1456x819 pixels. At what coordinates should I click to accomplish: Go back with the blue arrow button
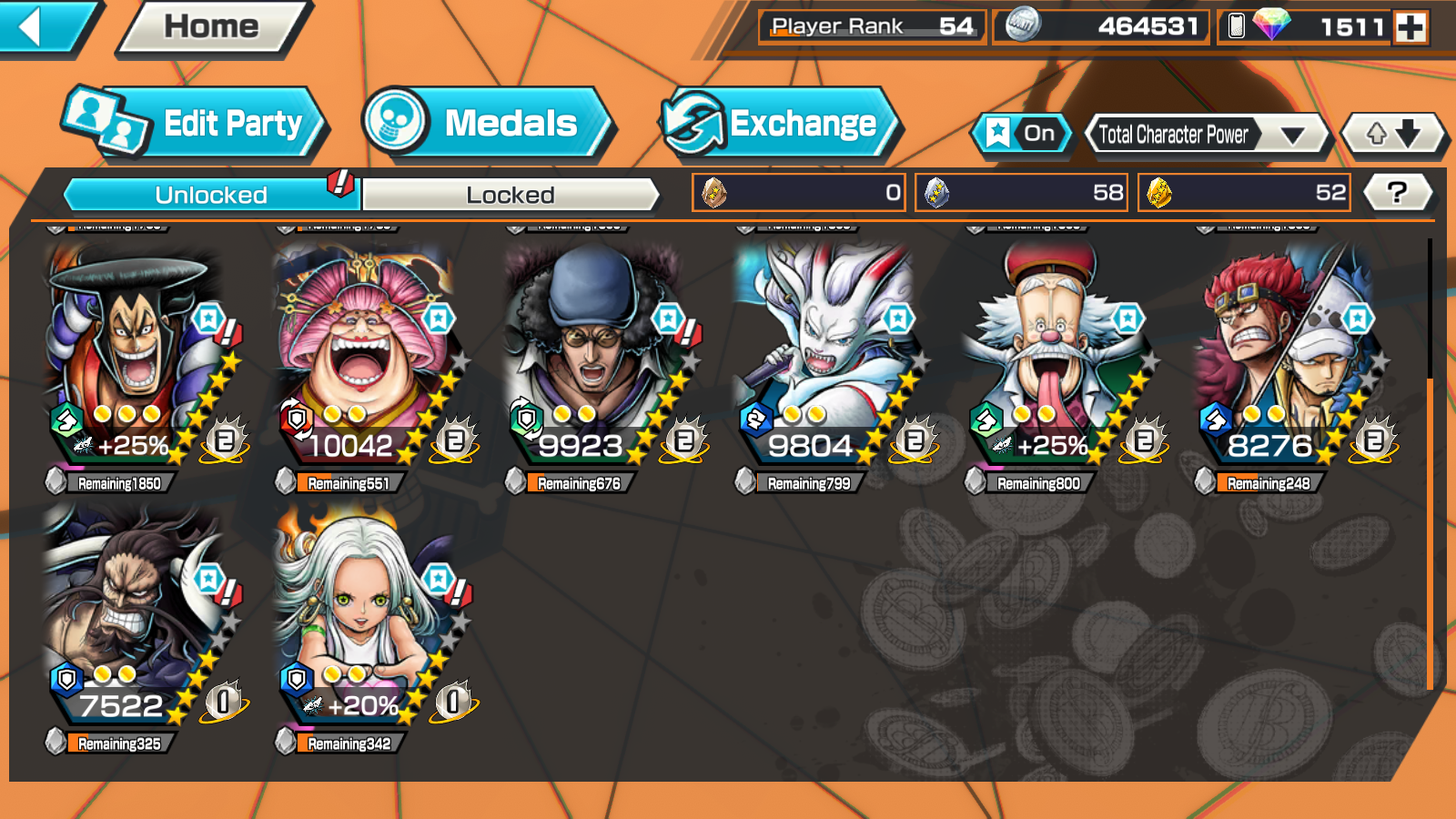point(41,26)
